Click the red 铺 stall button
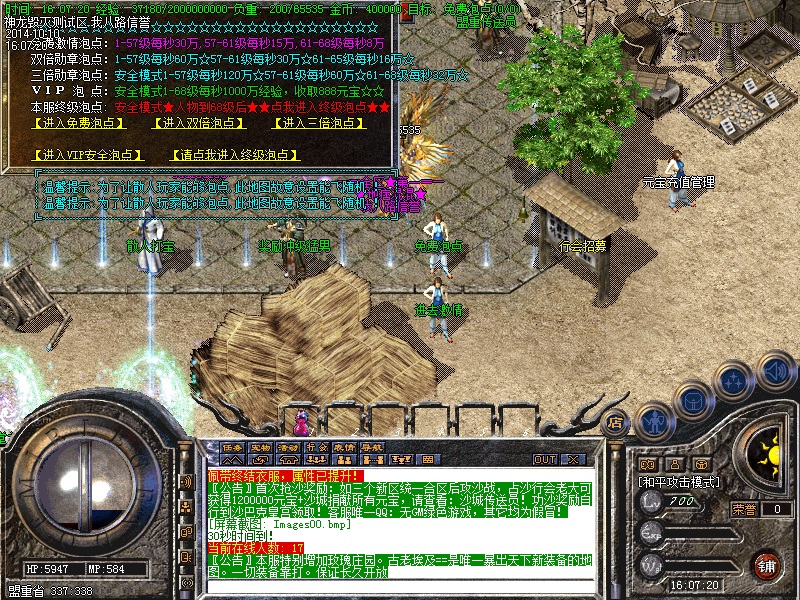 click(x=765, y=565)
